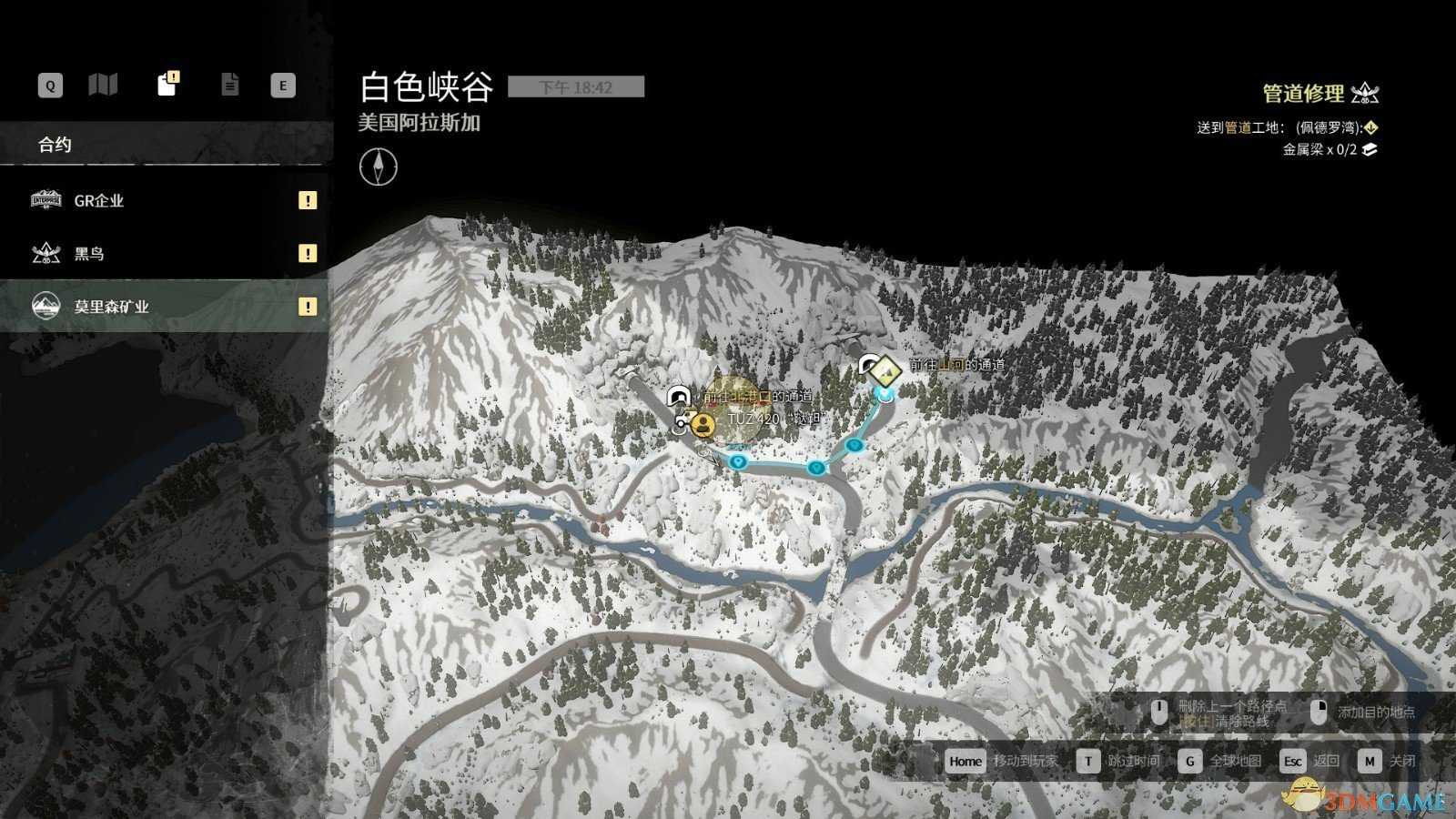Click the TUZ 420 truck icon on map
This screenshot has height=819, width=1456.
685,420
